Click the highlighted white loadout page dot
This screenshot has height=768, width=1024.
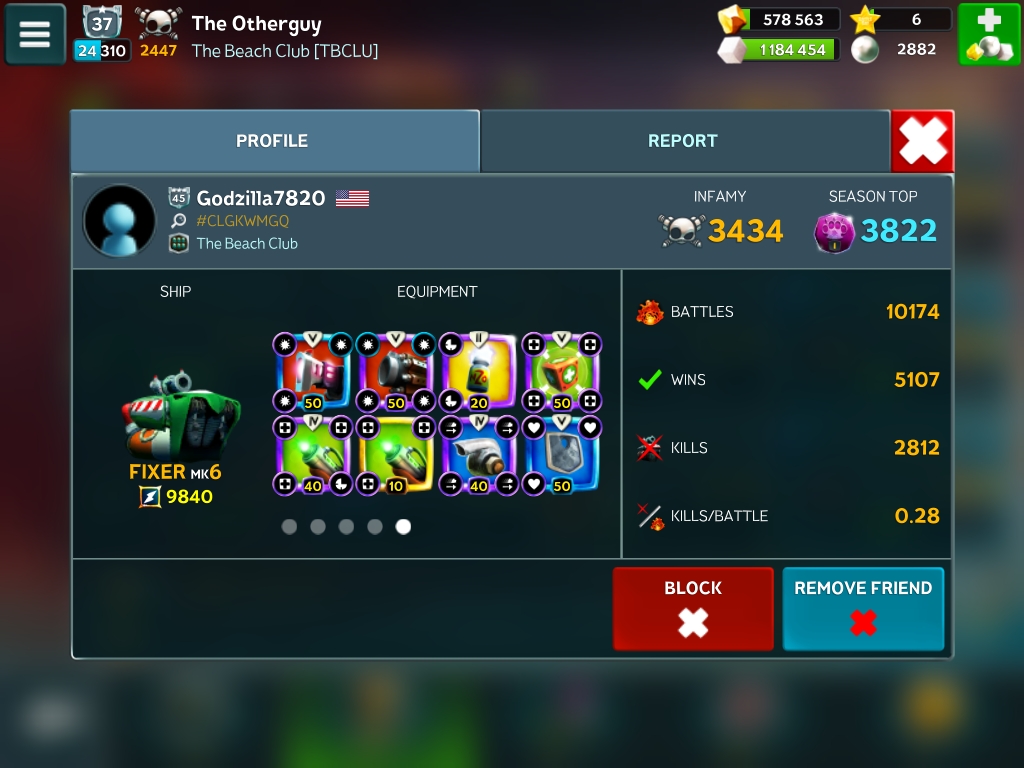pos(403,527)
